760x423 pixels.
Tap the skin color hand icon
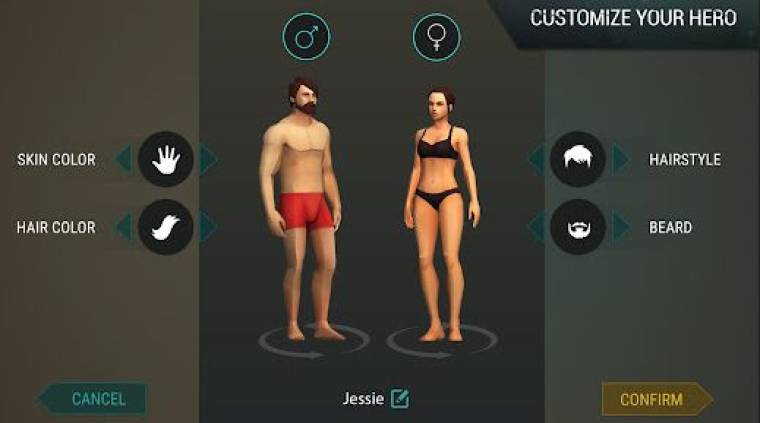pos(165,159)
